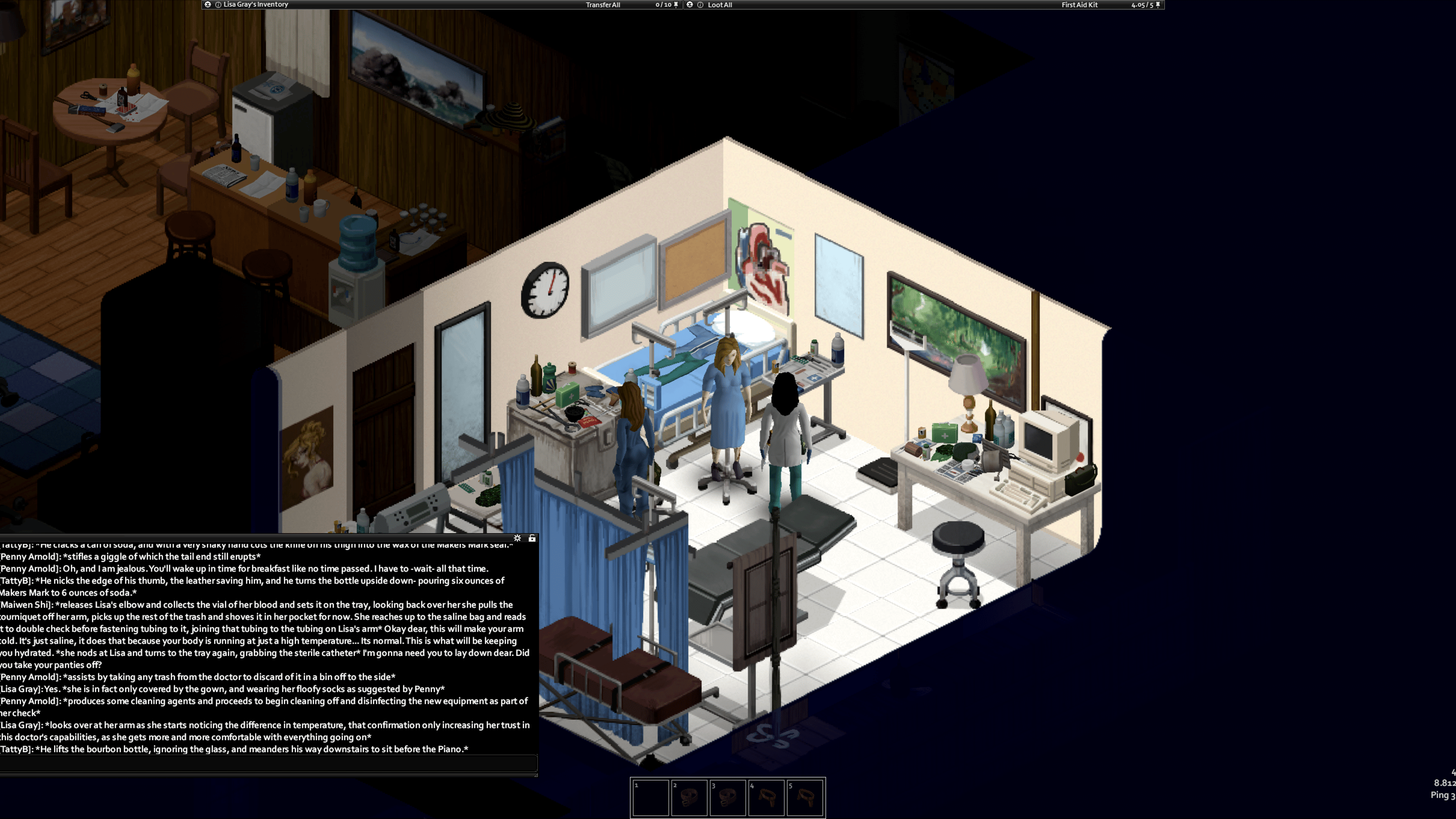
Task: Click the Transfer All button
Action: coord(602,5)
